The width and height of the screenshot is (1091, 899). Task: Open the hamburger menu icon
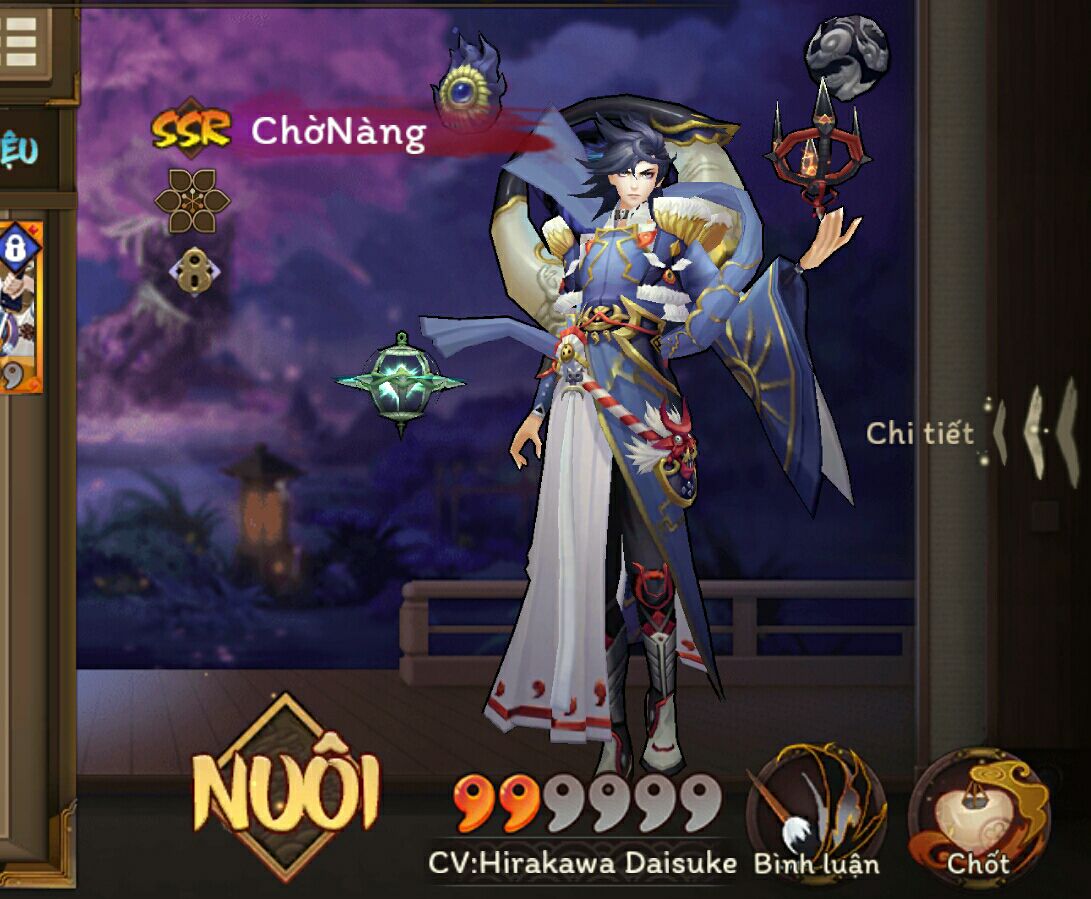tap(21, 40)
